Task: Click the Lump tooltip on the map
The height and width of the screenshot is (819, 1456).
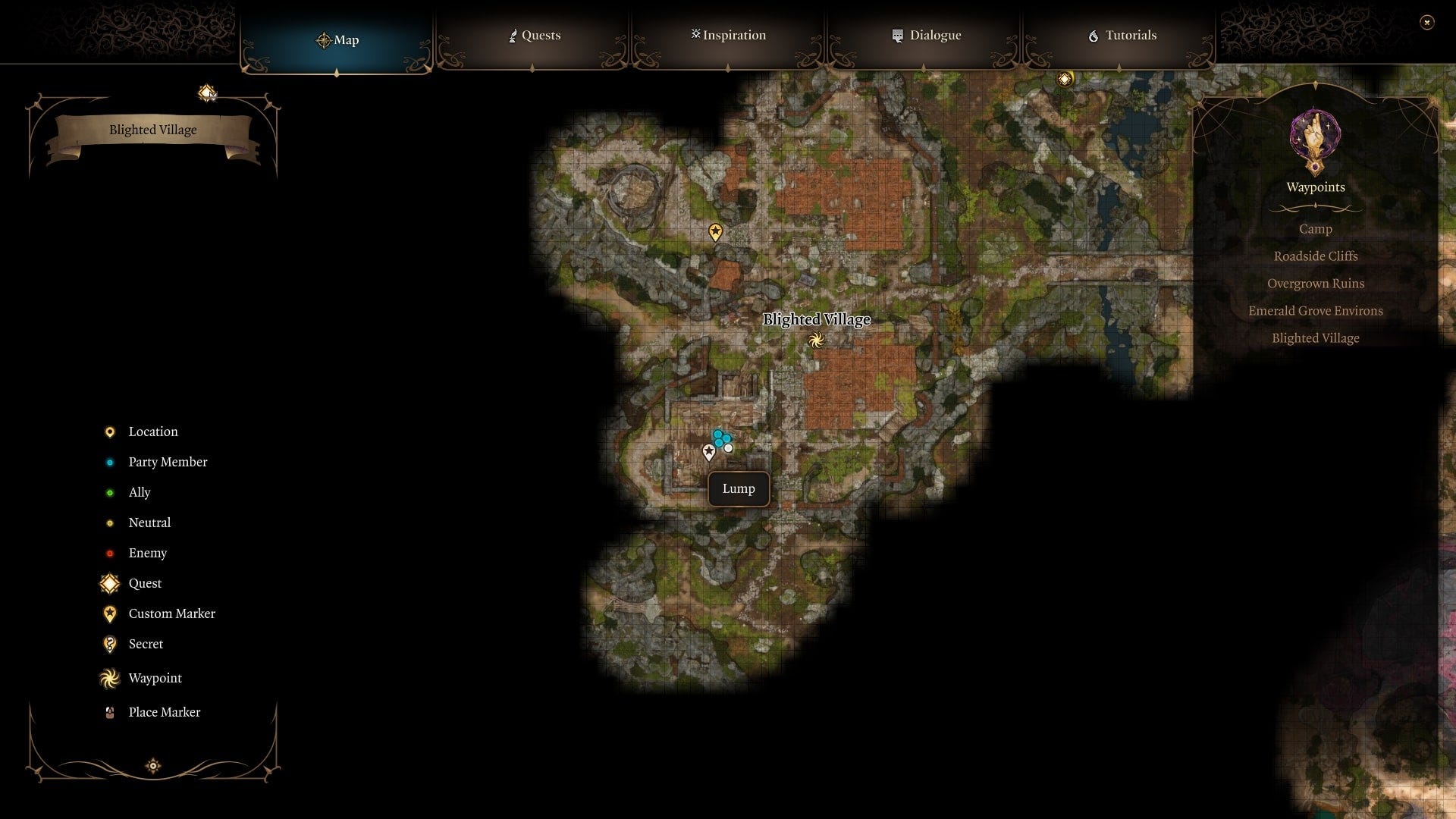Action: click(739, 488)
